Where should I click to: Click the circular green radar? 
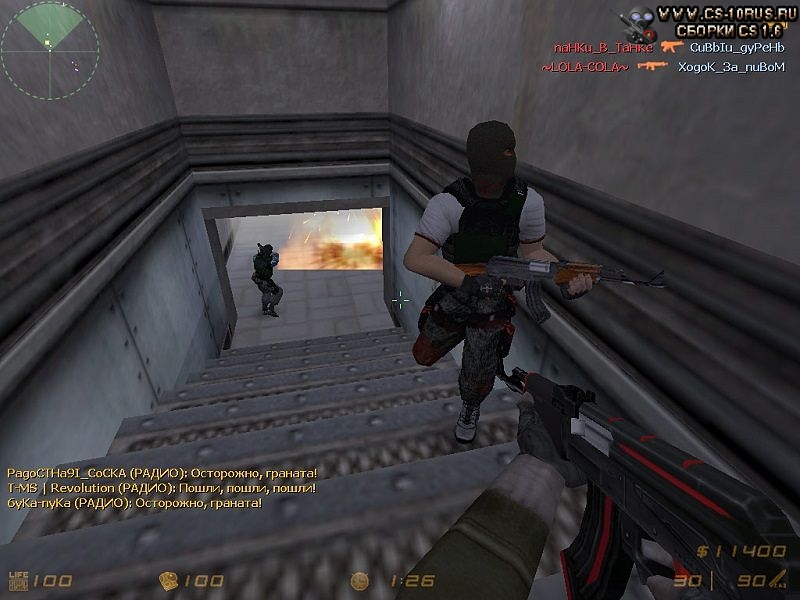(49, 49)
